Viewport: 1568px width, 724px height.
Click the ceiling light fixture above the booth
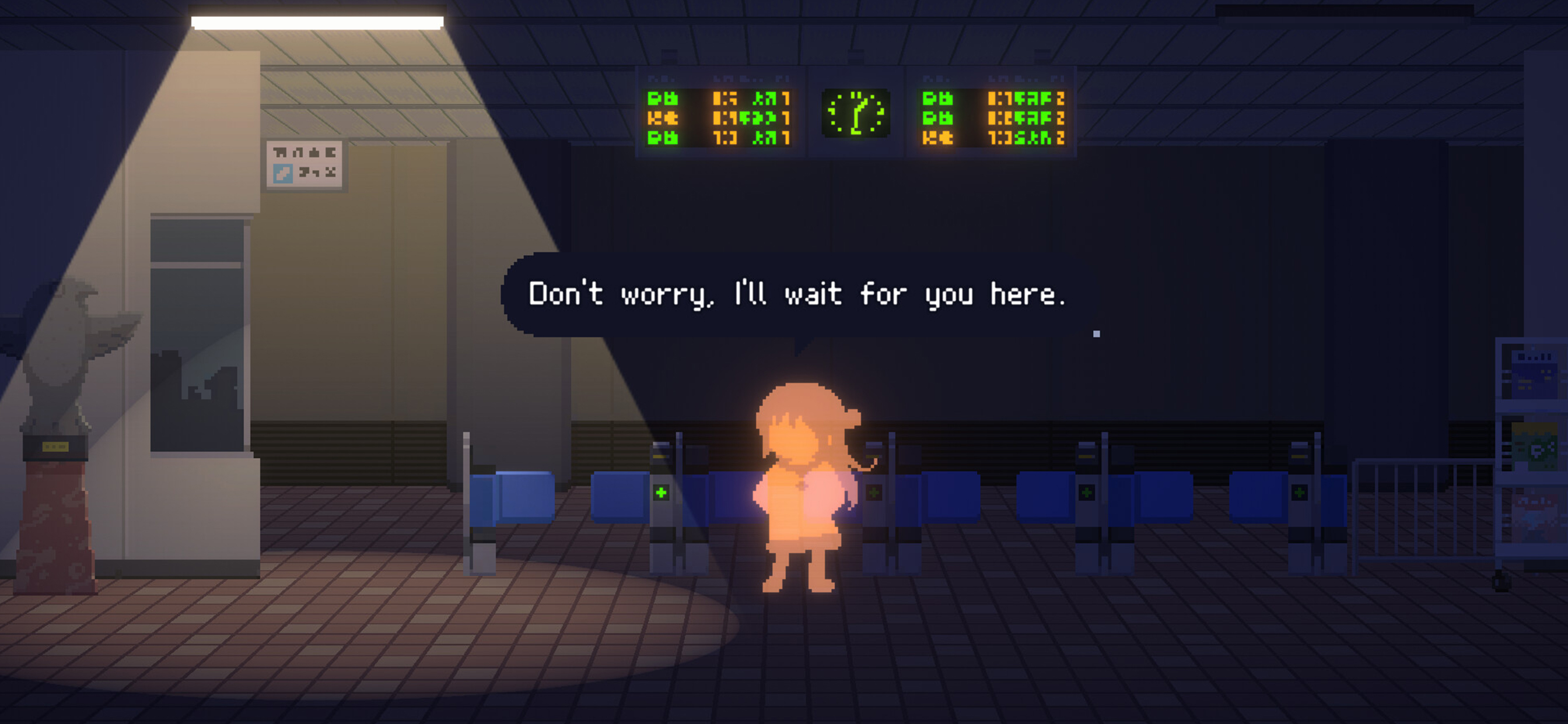point(313,23)
